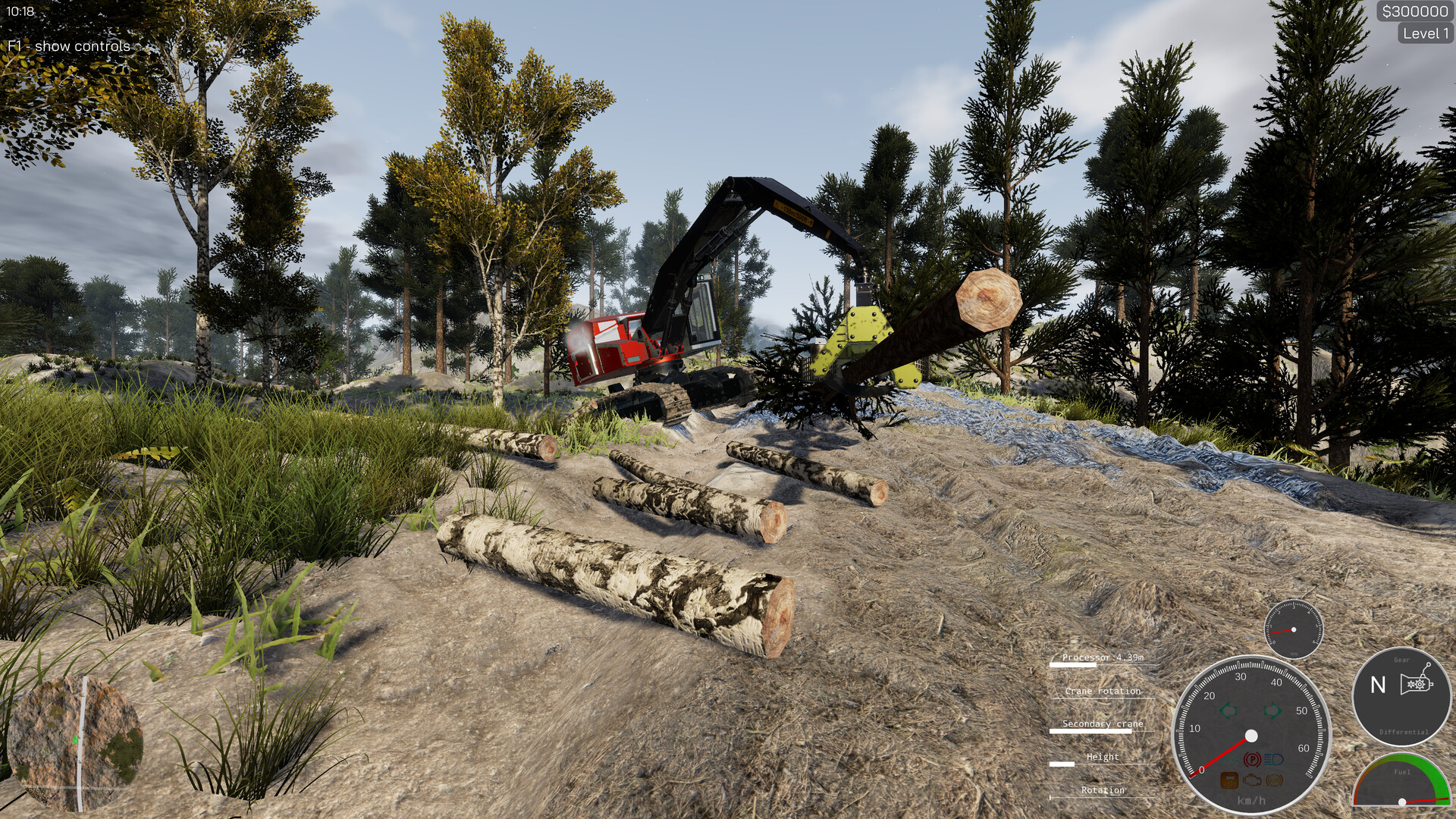Click the $300000 money display
The height and width of the screenshot is (819, 1456).
tap(1417, 11)
